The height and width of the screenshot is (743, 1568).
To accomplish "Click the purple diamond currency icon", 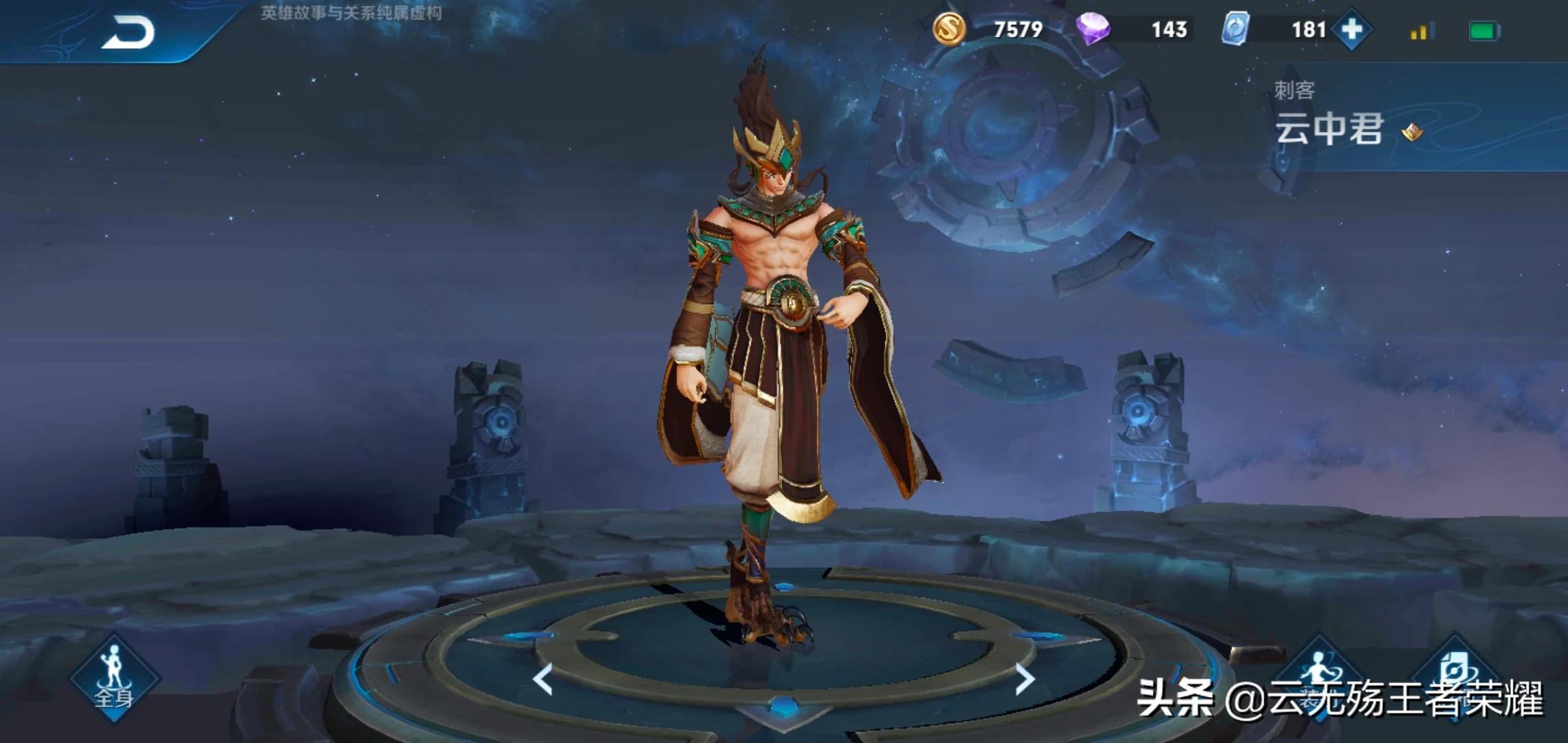I will [1092, 30].
